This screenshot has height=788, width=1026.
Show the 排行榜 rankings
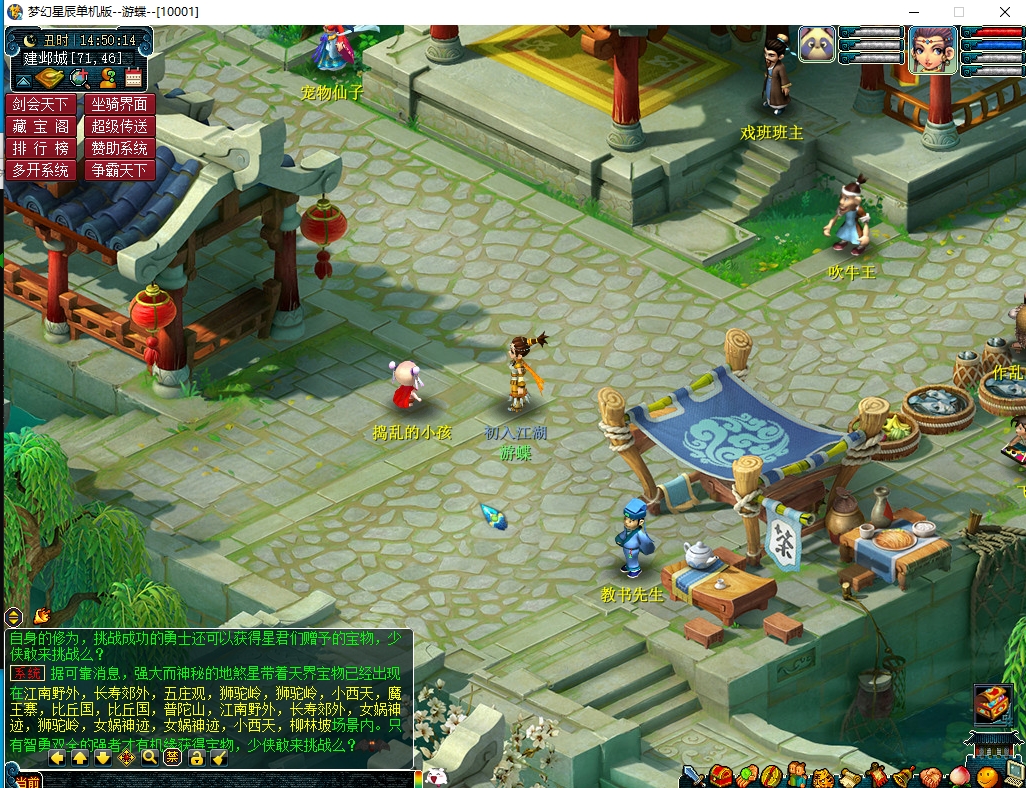pyautogui.click(x=41, y=148)
